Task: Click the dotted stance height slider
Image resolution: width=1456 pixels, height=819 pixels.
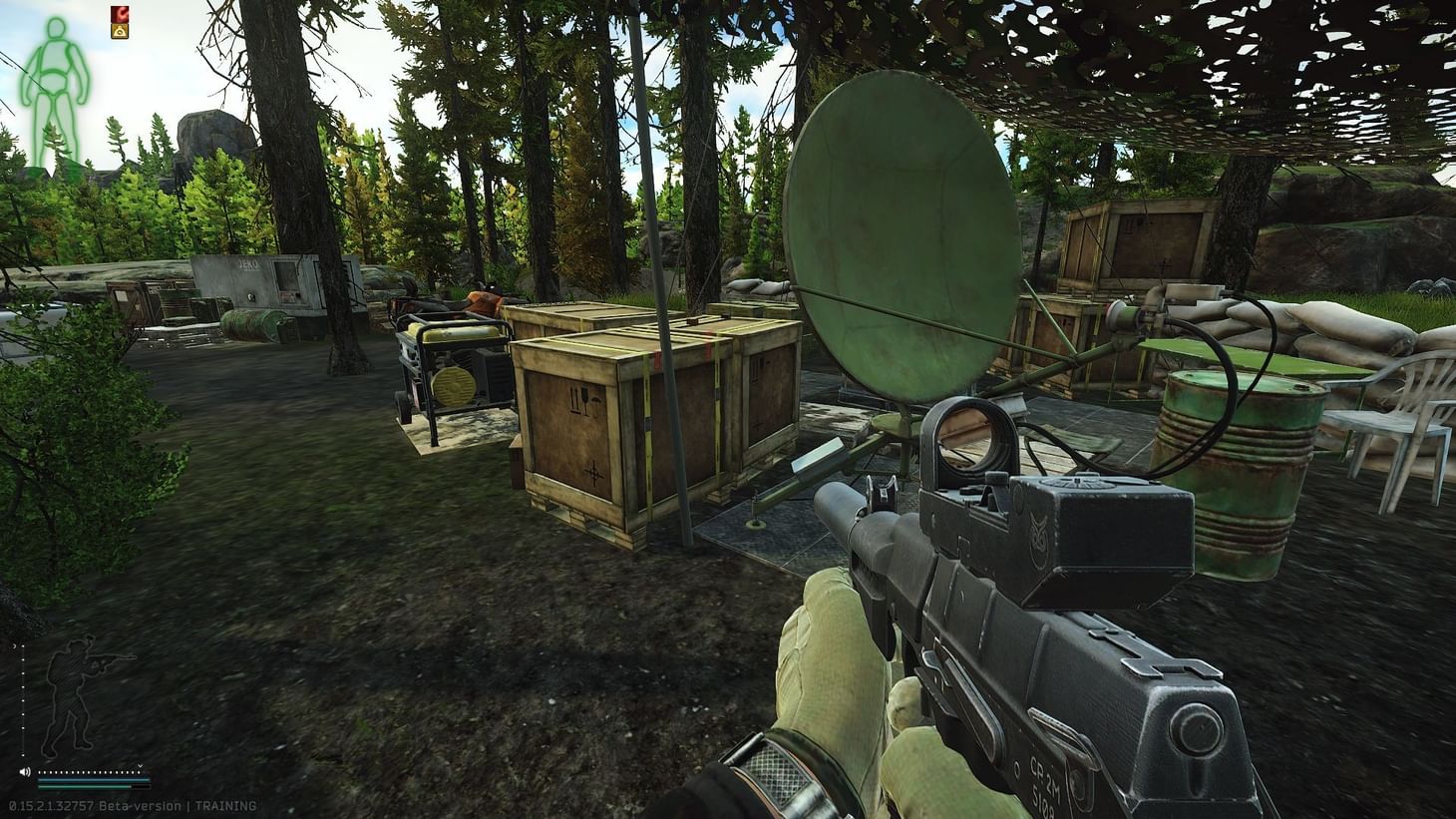Action: 23,698
